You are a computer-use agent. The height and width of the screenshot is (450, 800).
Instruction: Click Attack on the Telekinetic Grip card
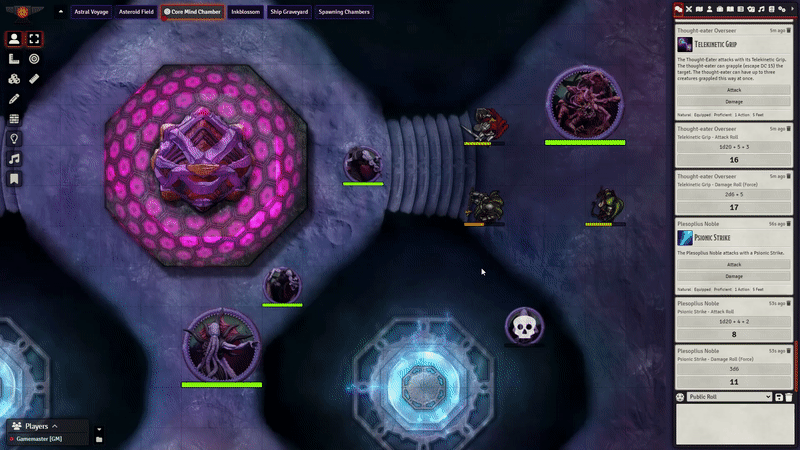click(734, 89)
